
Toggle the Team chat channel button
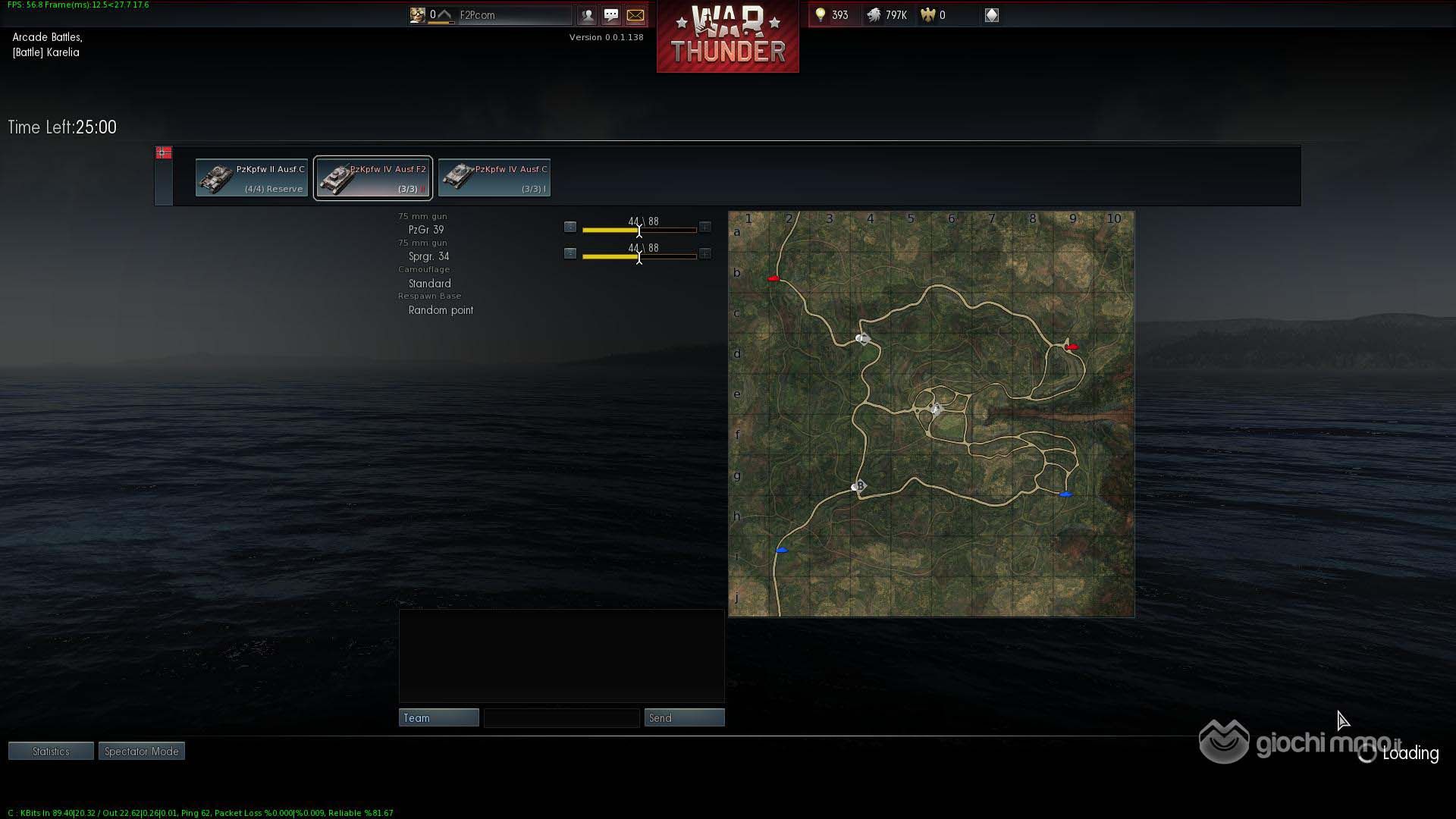tap(438, 718)
